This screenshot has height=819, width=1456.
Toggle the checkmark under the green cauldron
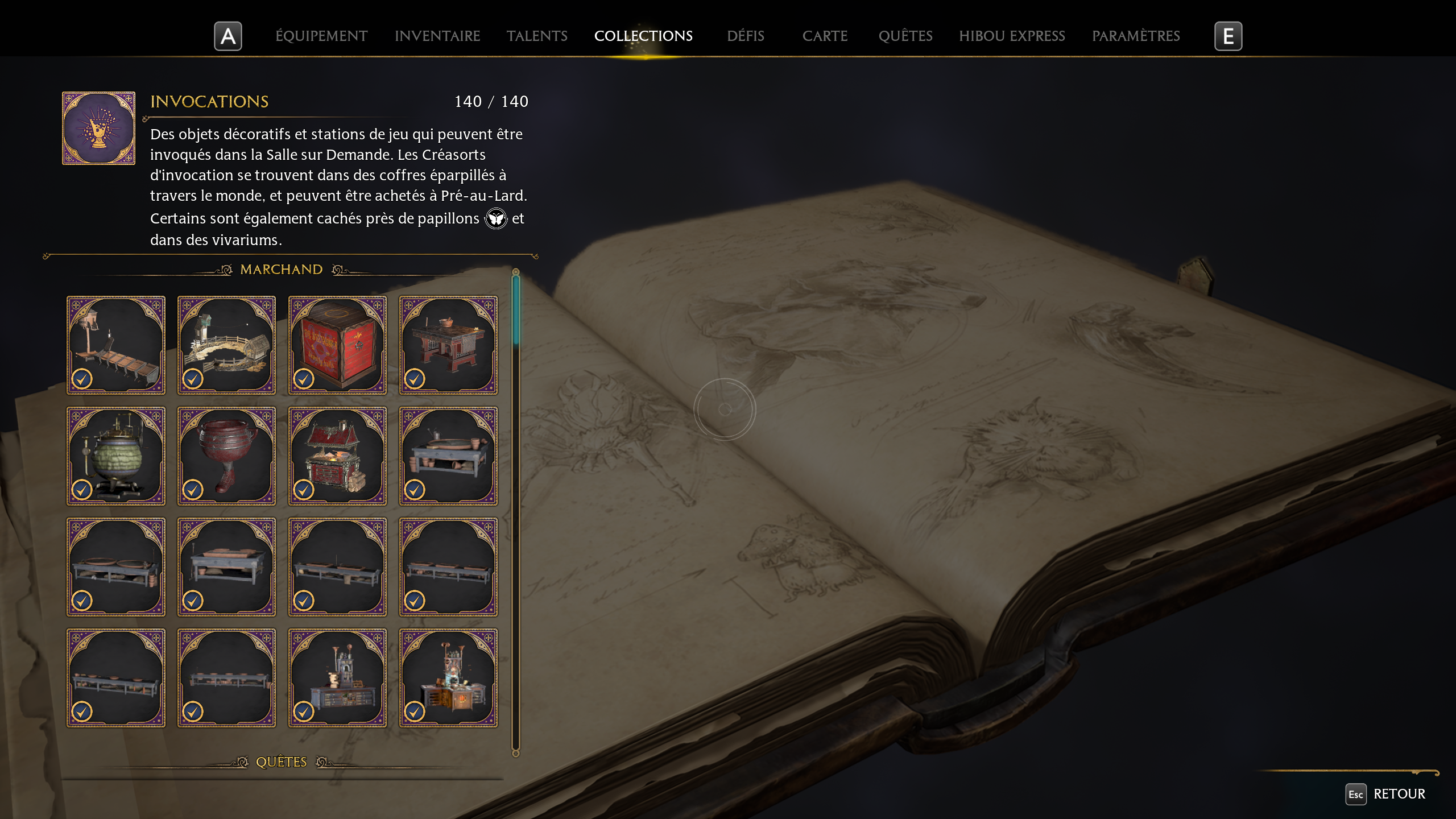pos(84,490)
